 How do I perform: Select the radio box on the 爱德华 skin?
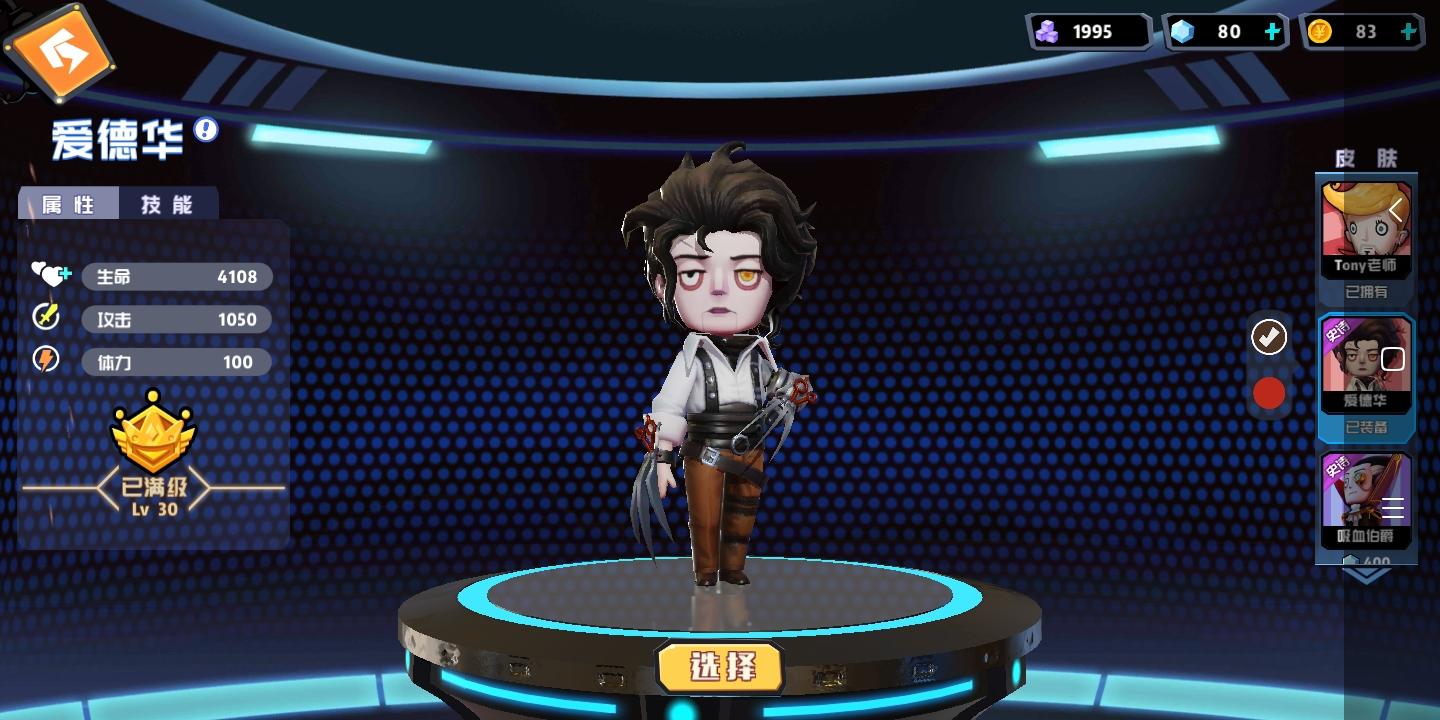(1392, 358)
